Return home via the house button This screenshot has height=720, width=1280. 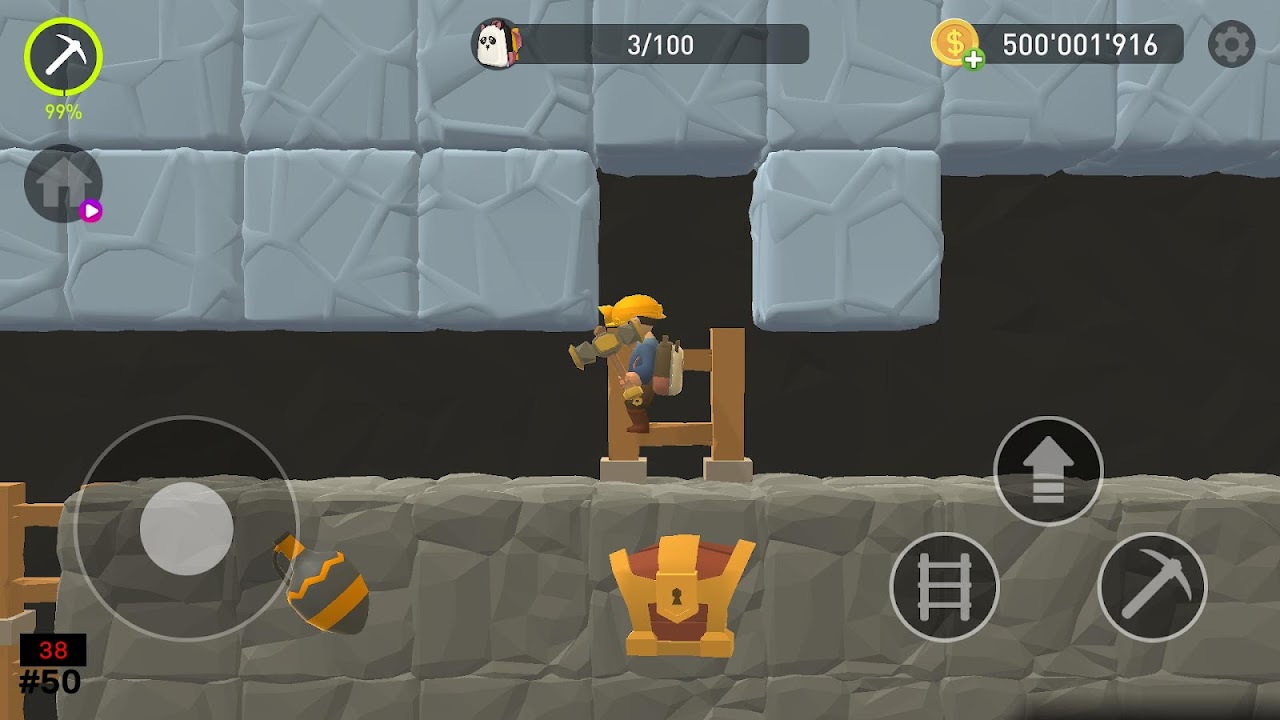(63, 183)
